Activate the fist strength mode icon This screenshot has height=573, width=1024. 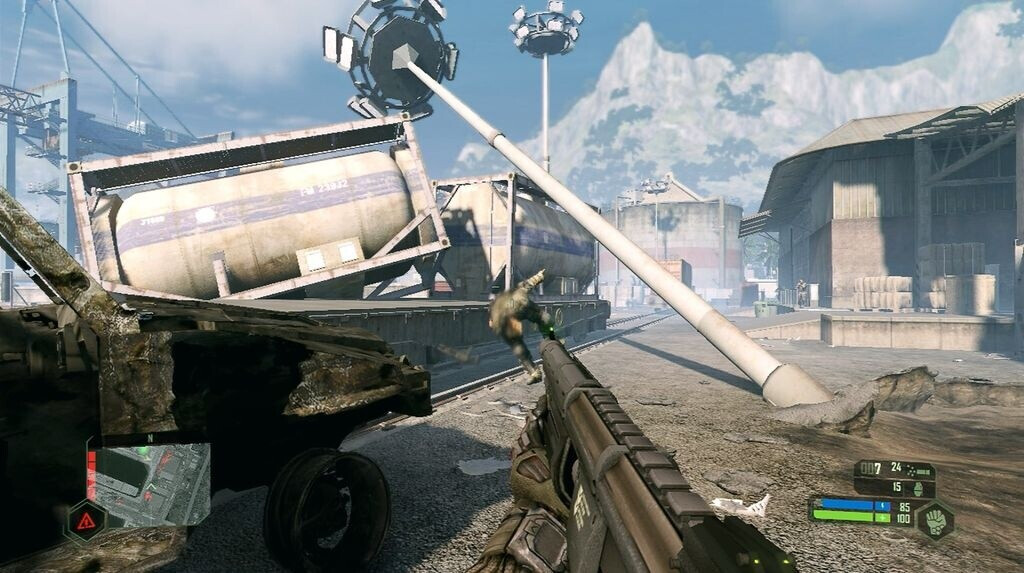pos(934,520)
